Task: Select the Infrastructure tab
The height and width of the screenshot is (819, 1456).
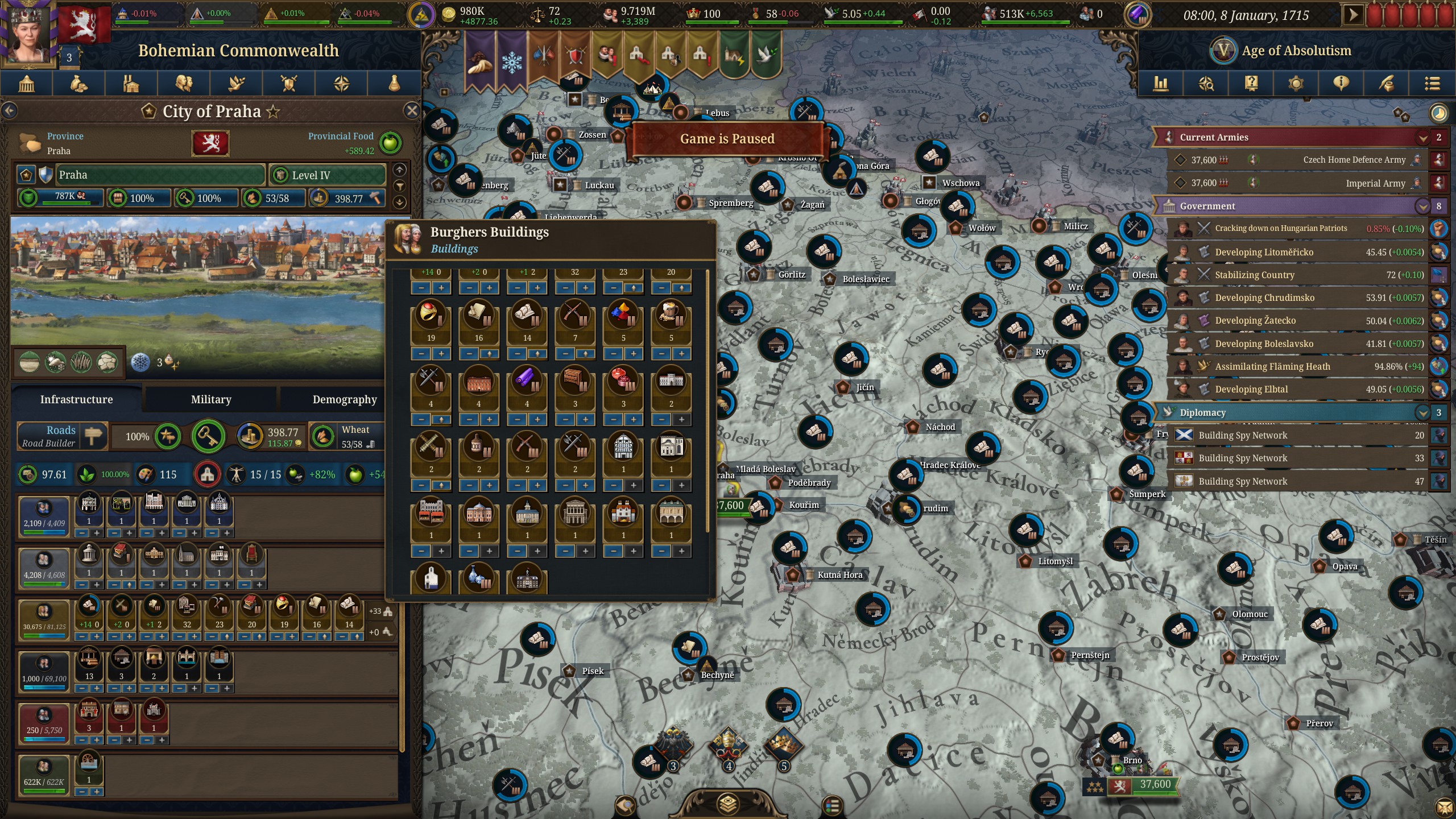Action: click(x=76, y=399)
